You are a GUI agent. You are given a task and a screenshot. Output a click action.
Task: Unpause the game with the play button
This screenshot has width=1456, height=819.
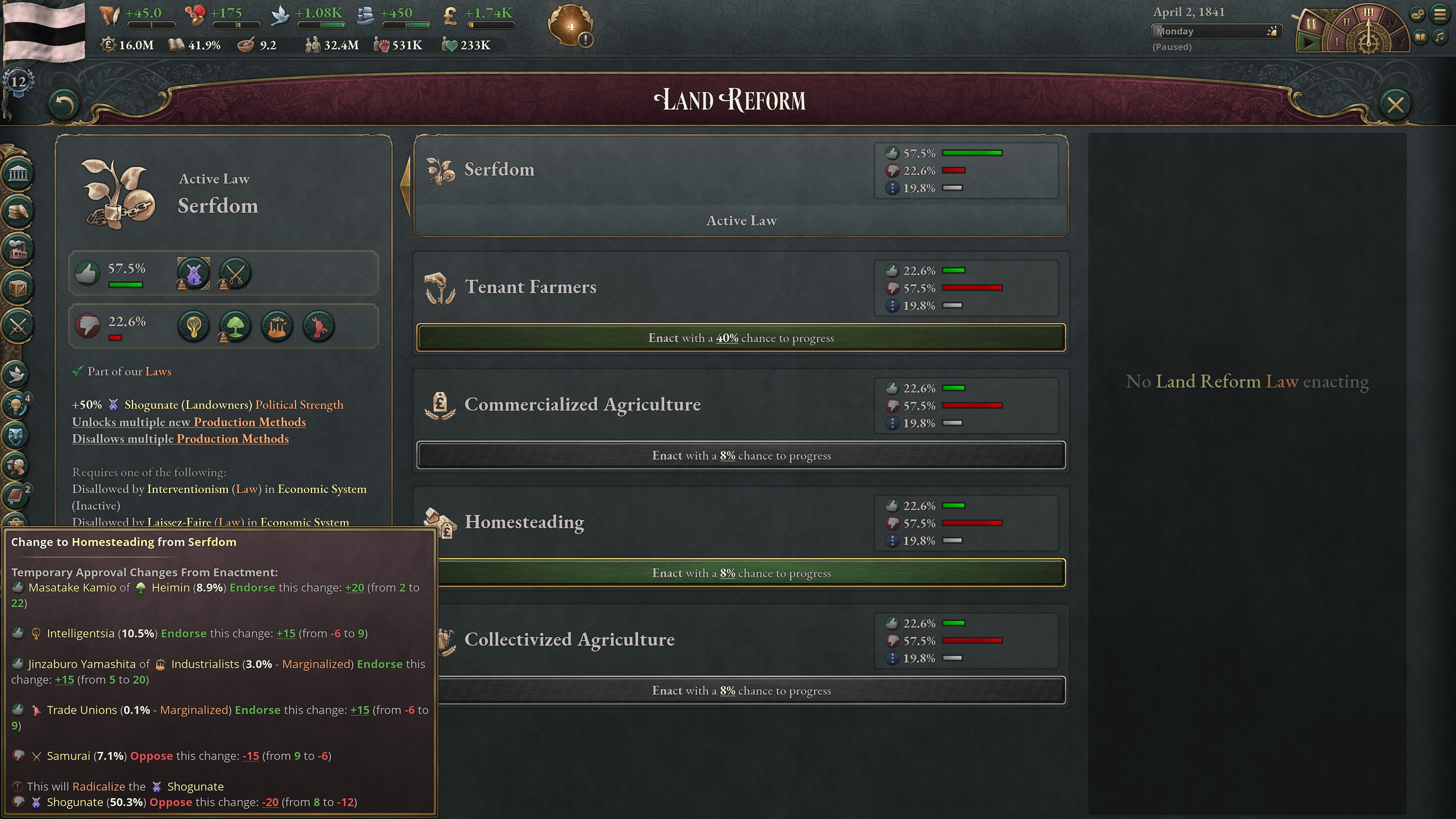click(1309, 42)
